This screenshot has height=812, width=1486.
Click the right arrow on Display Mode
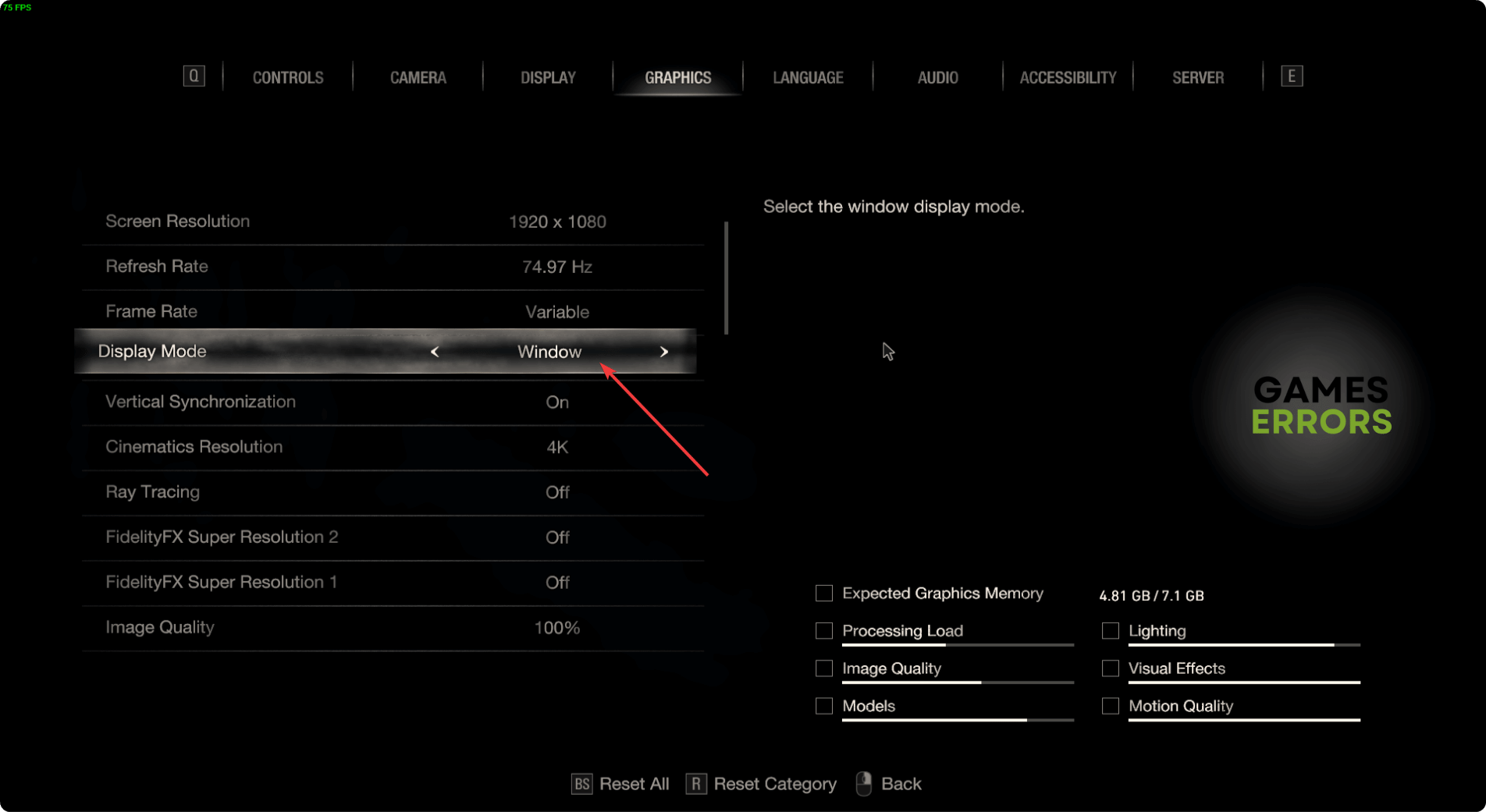tap(664, 352)
